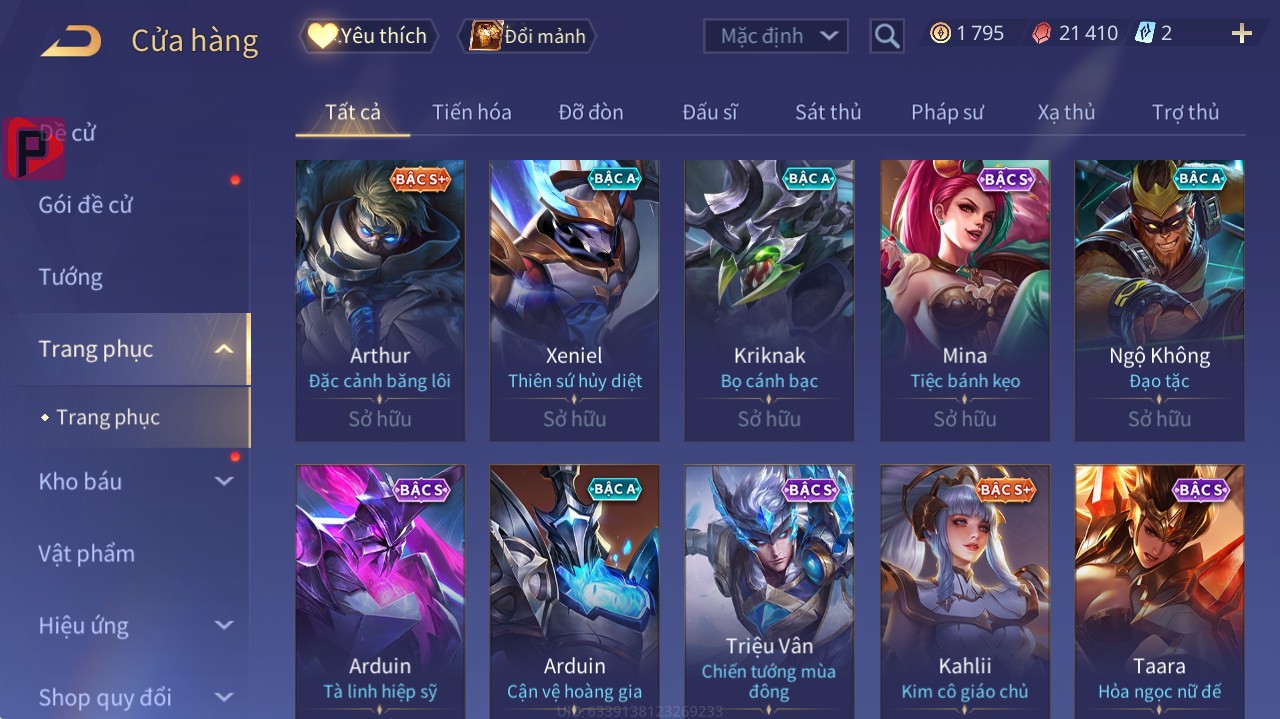This screenshot has height=719, width=1280.
Task: Go back using the return arrow
Action: click(x=71, y=41)
